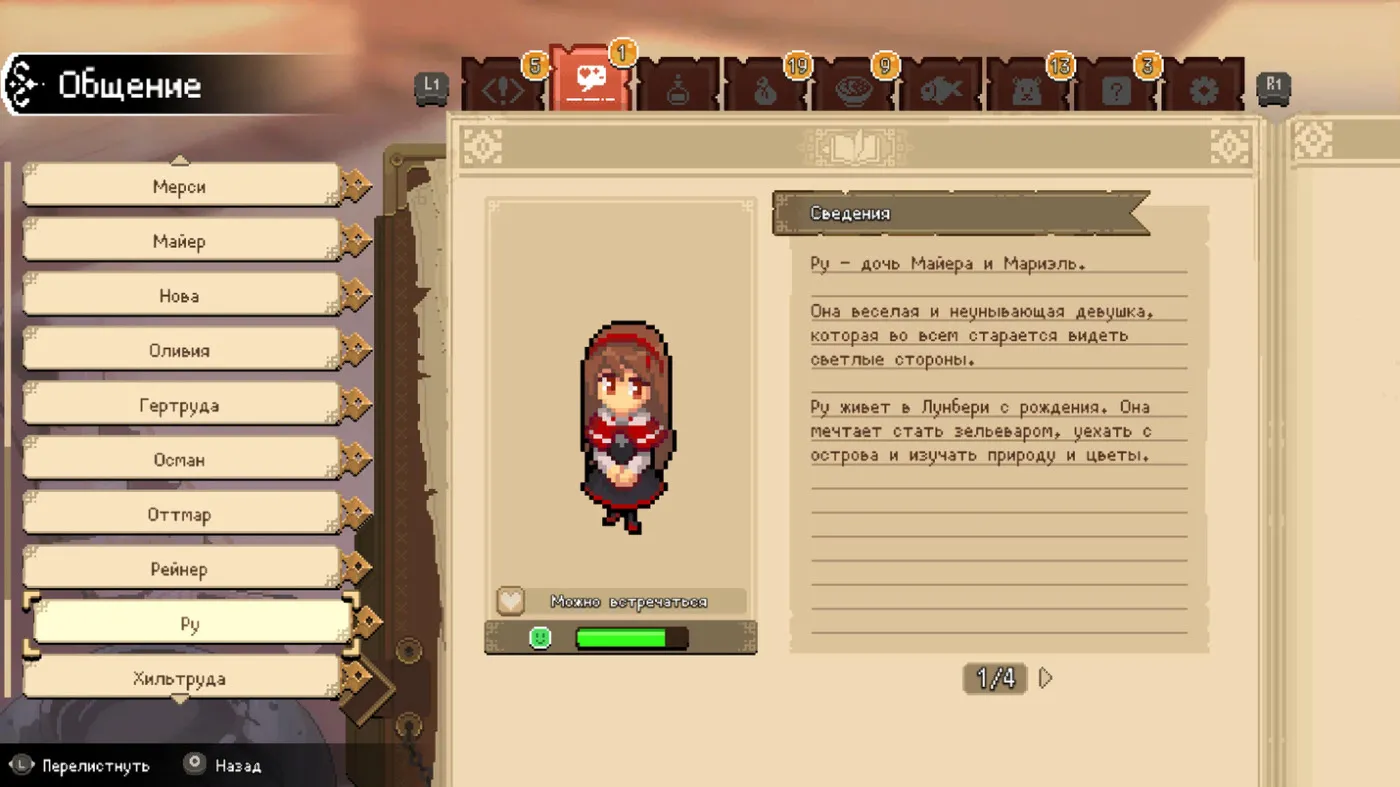
Task: Open the question mark tab
Action: [1116, 90]
